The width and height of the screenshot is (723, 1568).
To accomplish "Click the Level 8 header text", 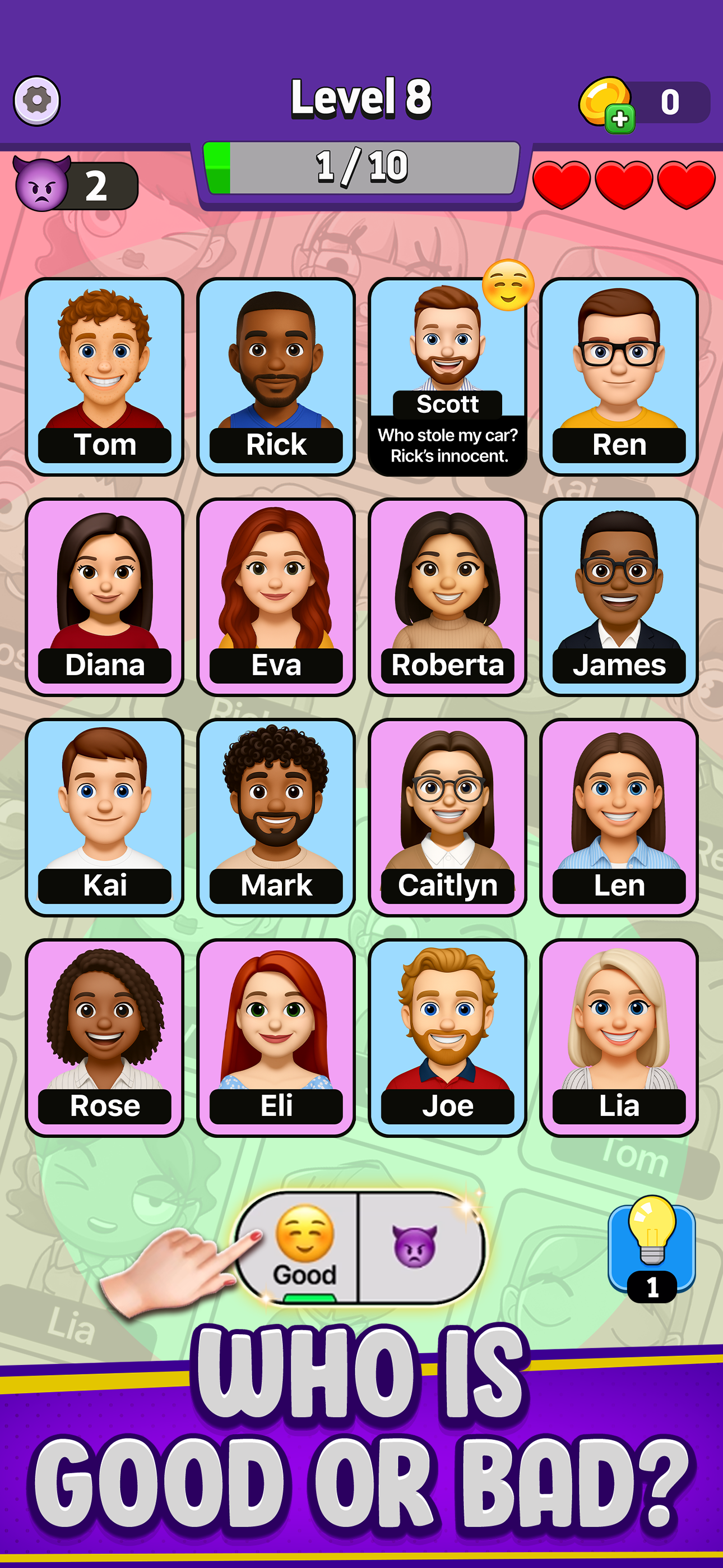I will coord(361,99).
